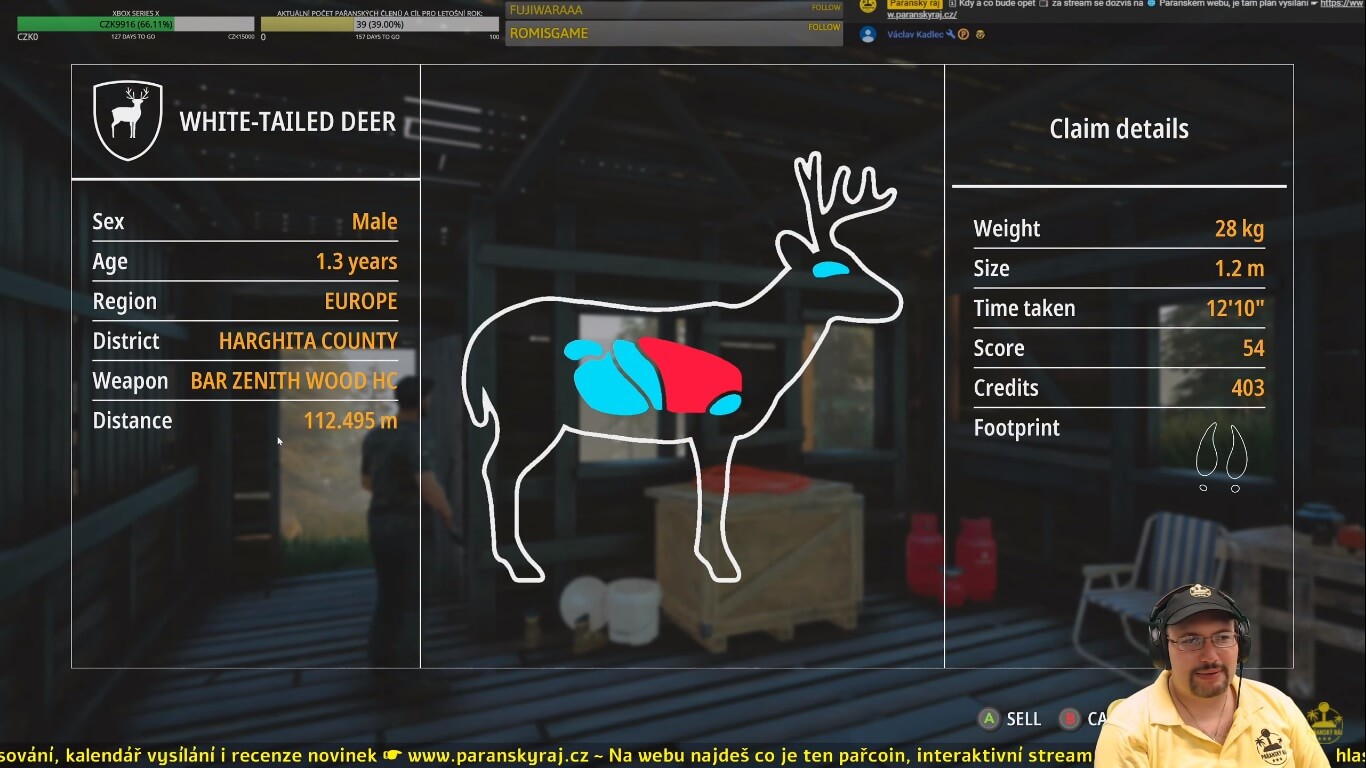Image resolution: width=1366 pixels, height=768 pixels.
Task: Open the paranskyraj.cz link in chat
Action: (x=922, y=15)
